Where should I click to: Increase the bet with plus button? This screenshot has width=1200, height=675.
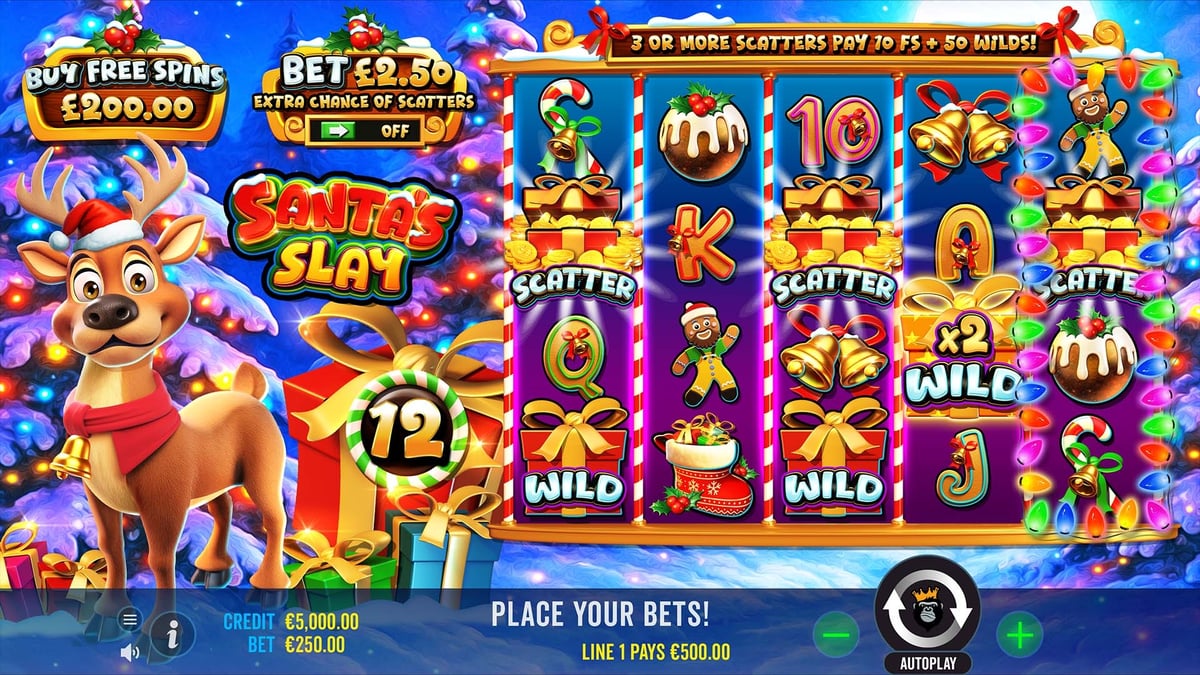tap(1019, 633)
